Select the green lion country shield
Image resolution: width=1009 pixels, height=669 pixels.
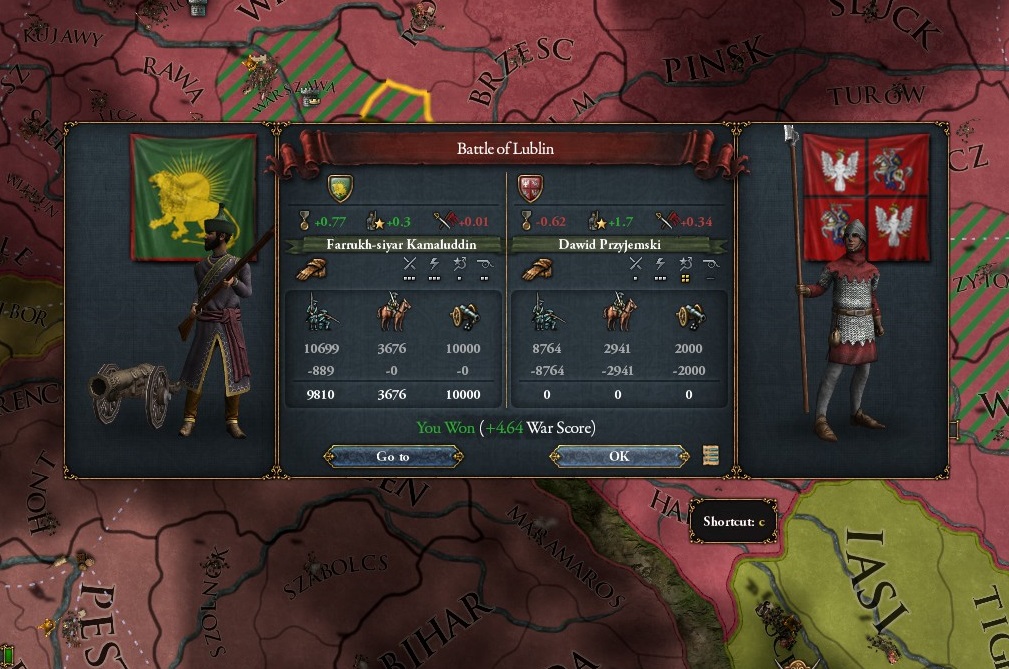click(x=341, y=187)
